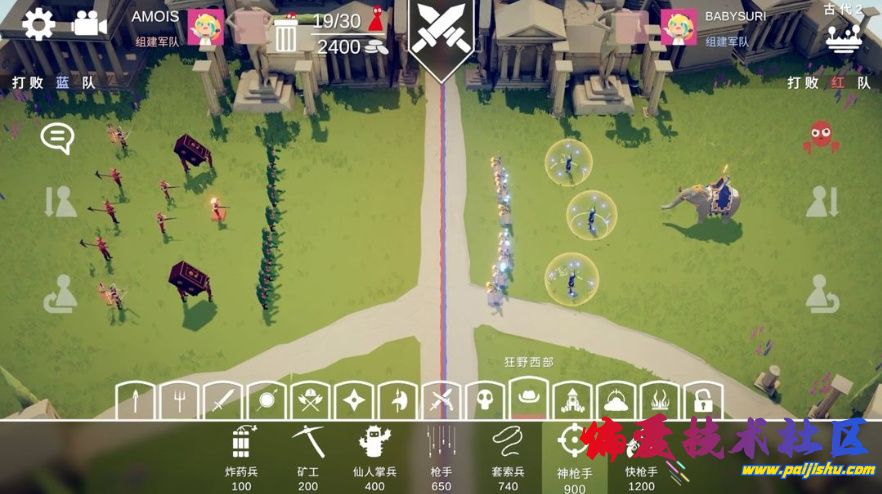
Task: Click the red octopus icon
Action: pos(820,136)
